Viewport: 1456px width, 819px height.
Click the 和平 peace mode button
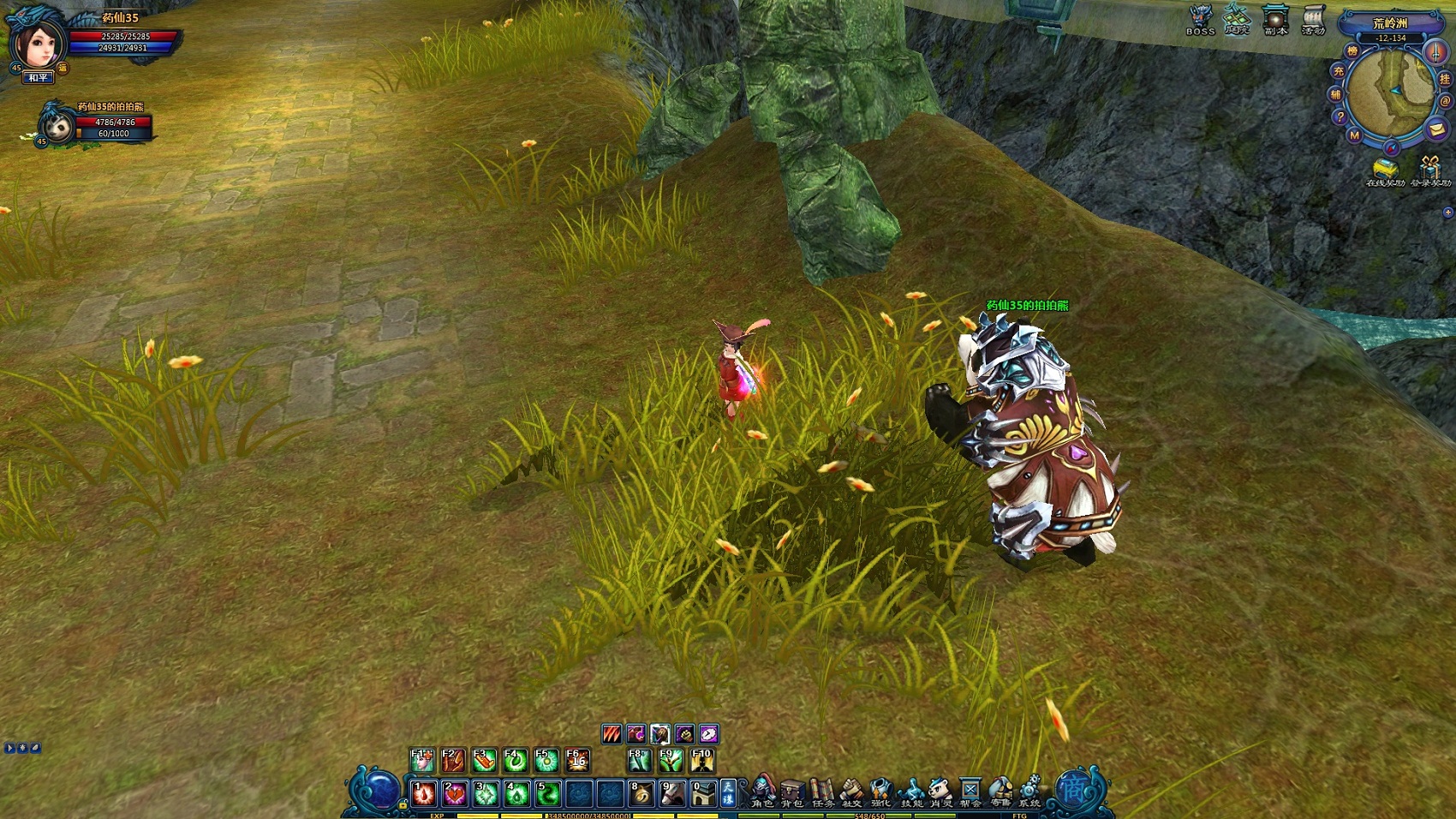tap(38, 78)
